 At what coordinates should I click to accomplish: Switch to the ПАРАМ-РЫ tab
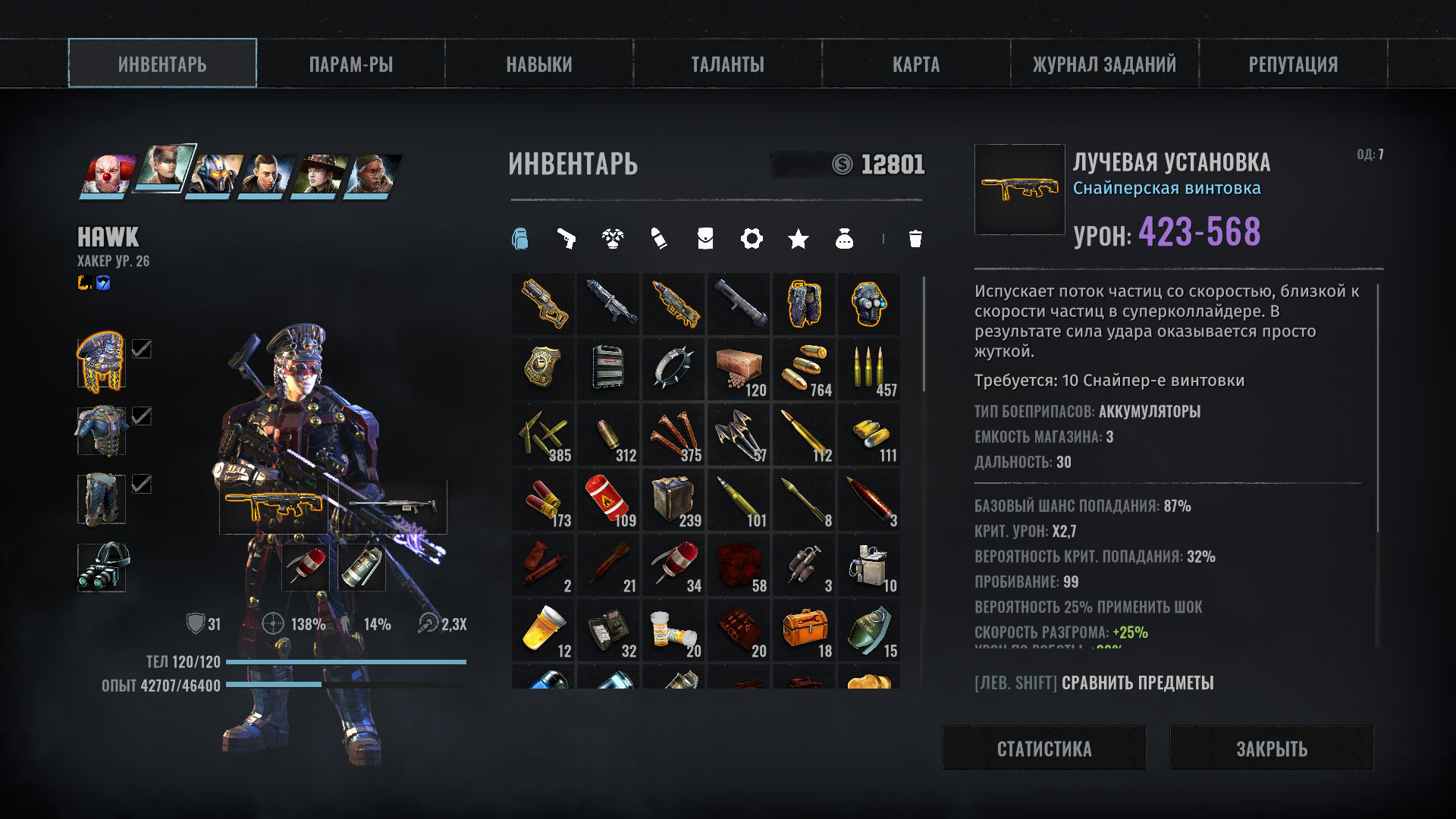coord(350,64)
